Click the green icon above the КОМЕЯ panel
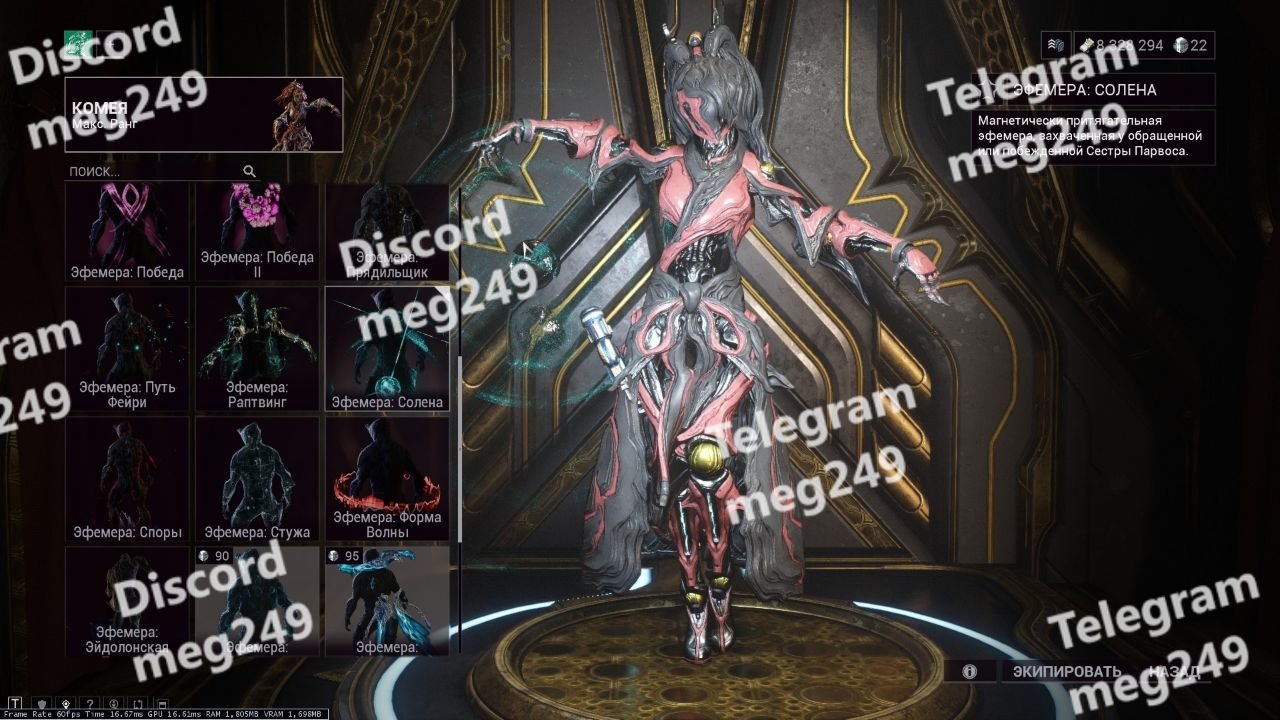 (x=78, y=43)
